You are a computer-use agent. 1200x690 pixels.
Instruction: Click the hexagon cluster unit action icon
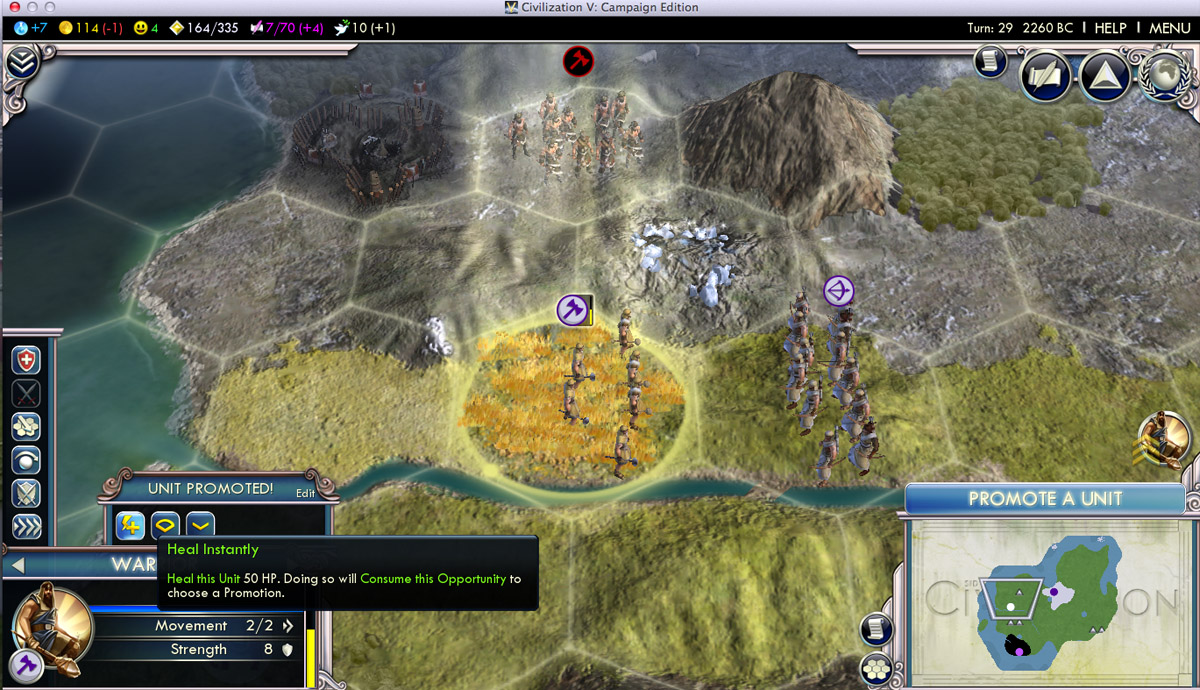coord(26,427)
